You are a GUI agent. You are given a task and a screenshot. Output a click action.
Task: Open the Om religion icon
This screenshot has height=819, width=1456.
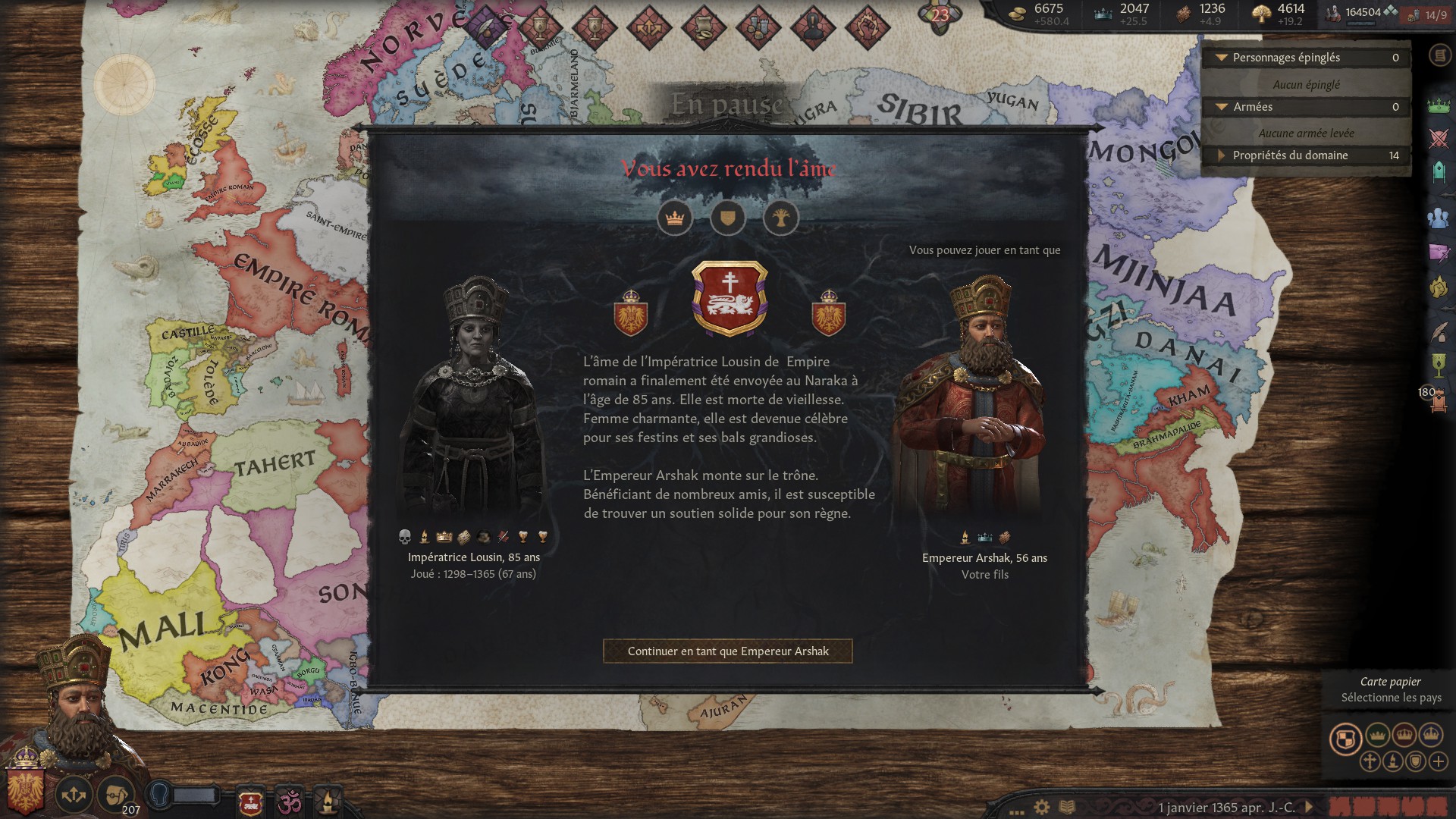point(289,802)
